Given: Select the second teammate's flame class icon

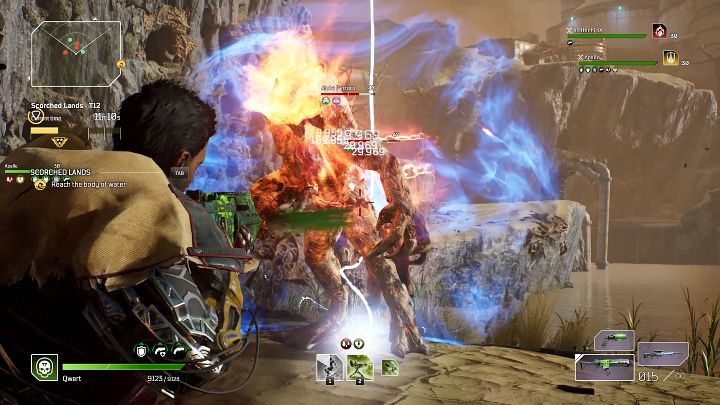Looking at the screenshot, I should (x=669, y=58).
